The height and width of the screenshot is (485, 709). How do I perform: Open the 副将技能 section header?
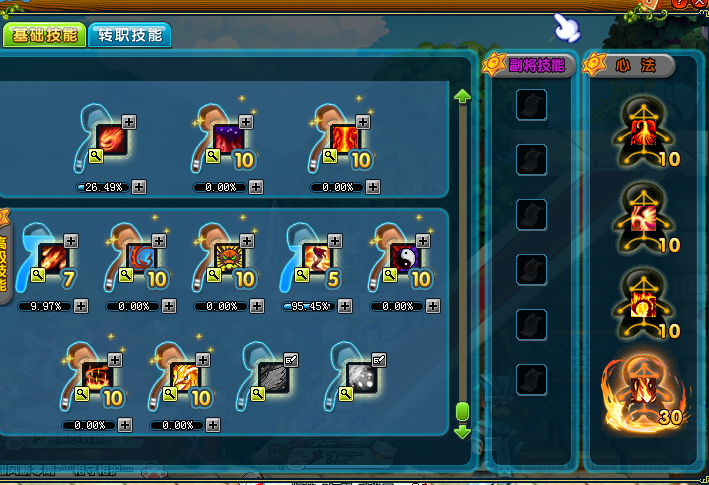(x=528, y=66)
